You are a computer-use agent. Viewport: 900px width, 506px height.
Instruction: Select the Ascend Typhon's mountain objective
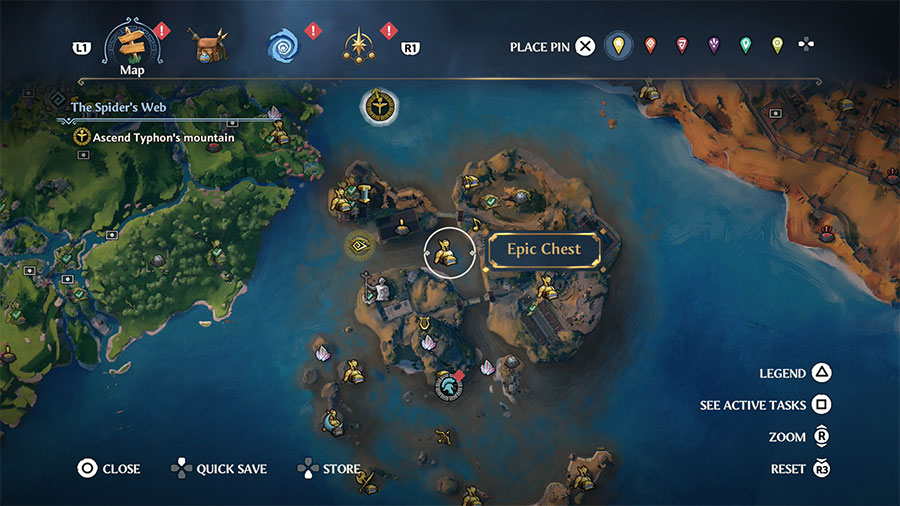tap(155, 137)
